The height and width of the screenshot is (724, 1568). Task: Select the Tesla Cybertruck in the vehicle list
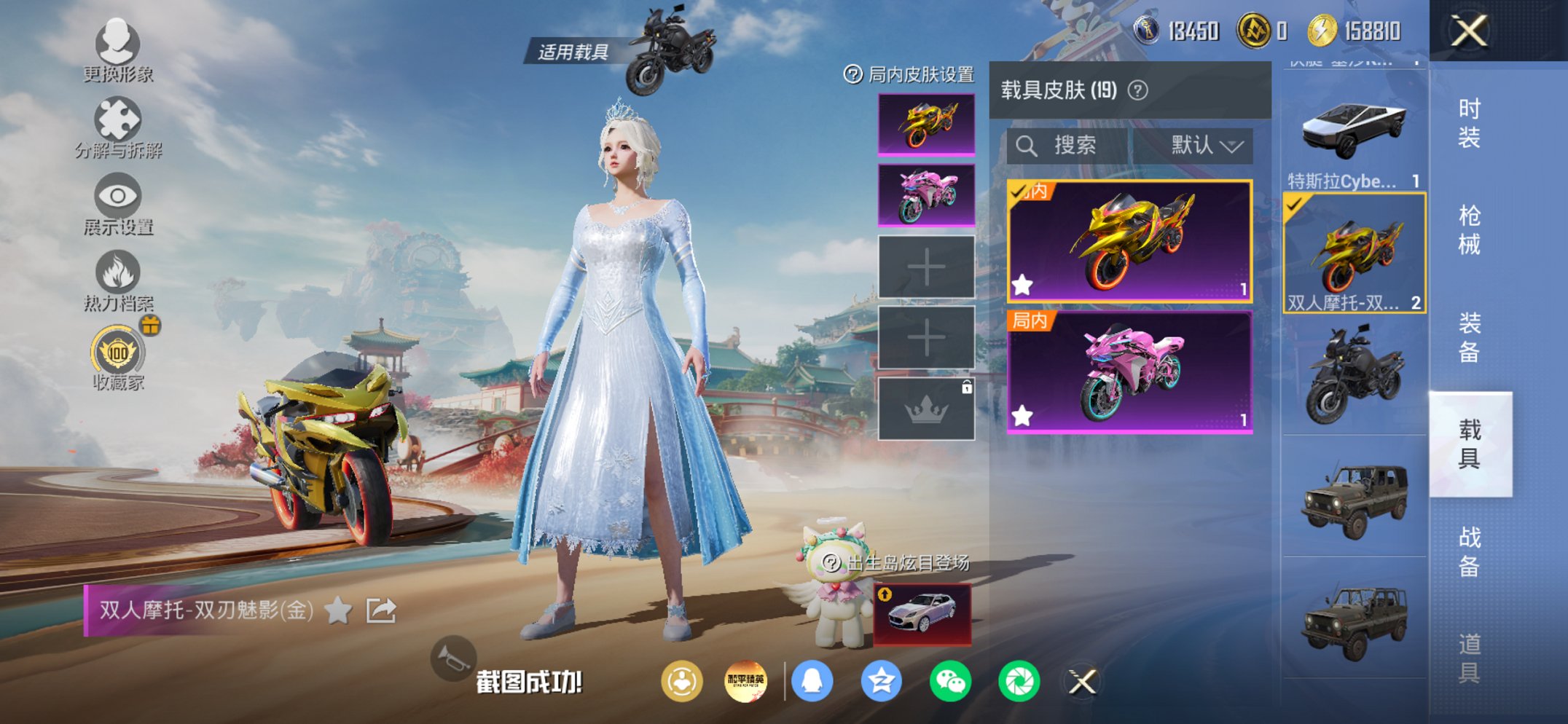(x=1353, y=131)
